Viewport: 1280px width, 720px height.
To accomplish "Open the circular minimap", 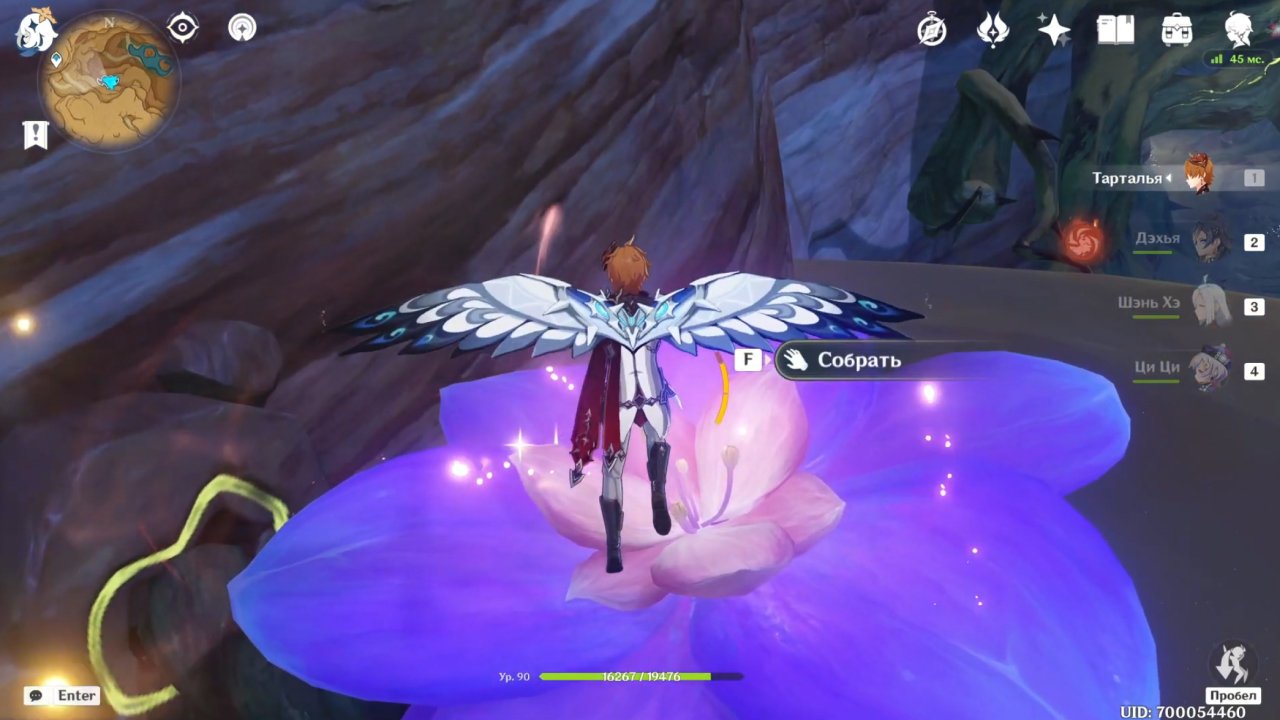I will pos(109,79).
